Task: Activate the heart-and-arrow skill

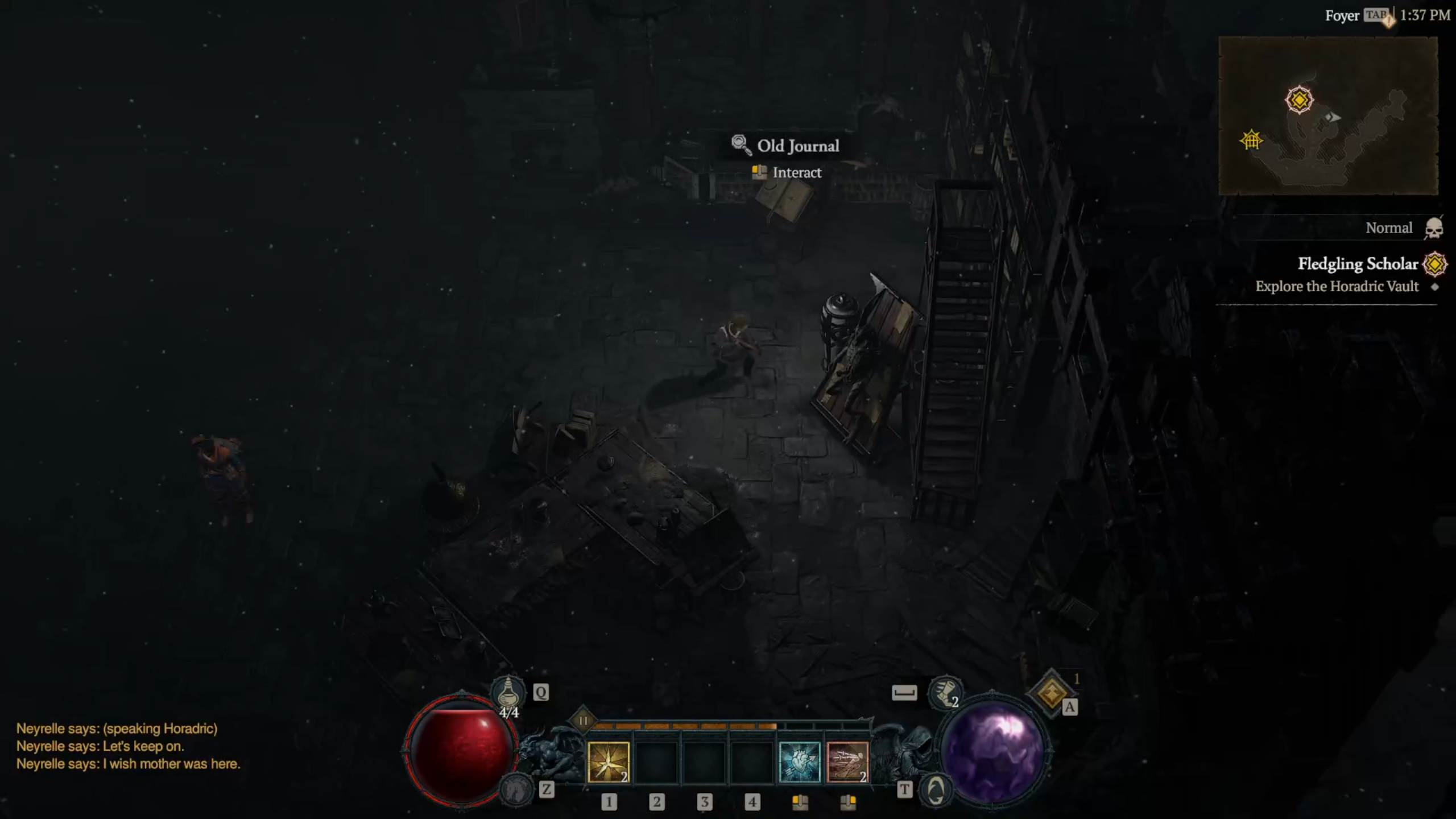Action: (799, 762)
